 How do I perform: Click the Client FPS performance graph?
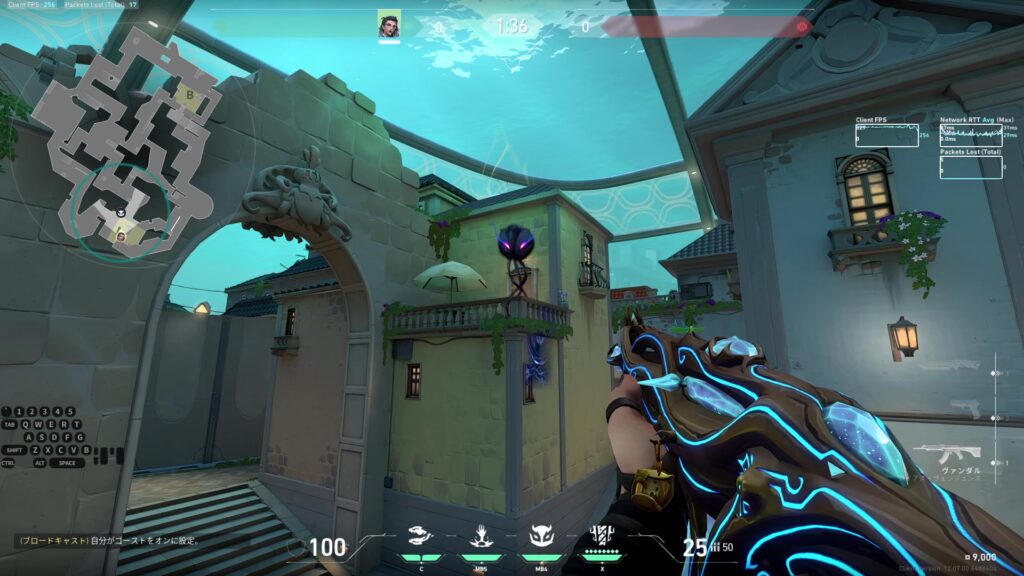886,135
